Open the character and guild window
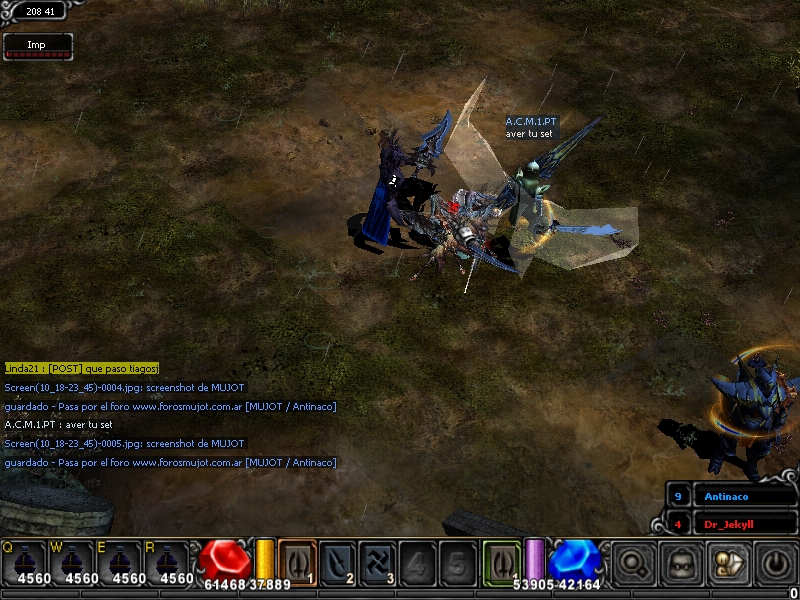The height and width of the screenshot is (600, 800). 727,564
